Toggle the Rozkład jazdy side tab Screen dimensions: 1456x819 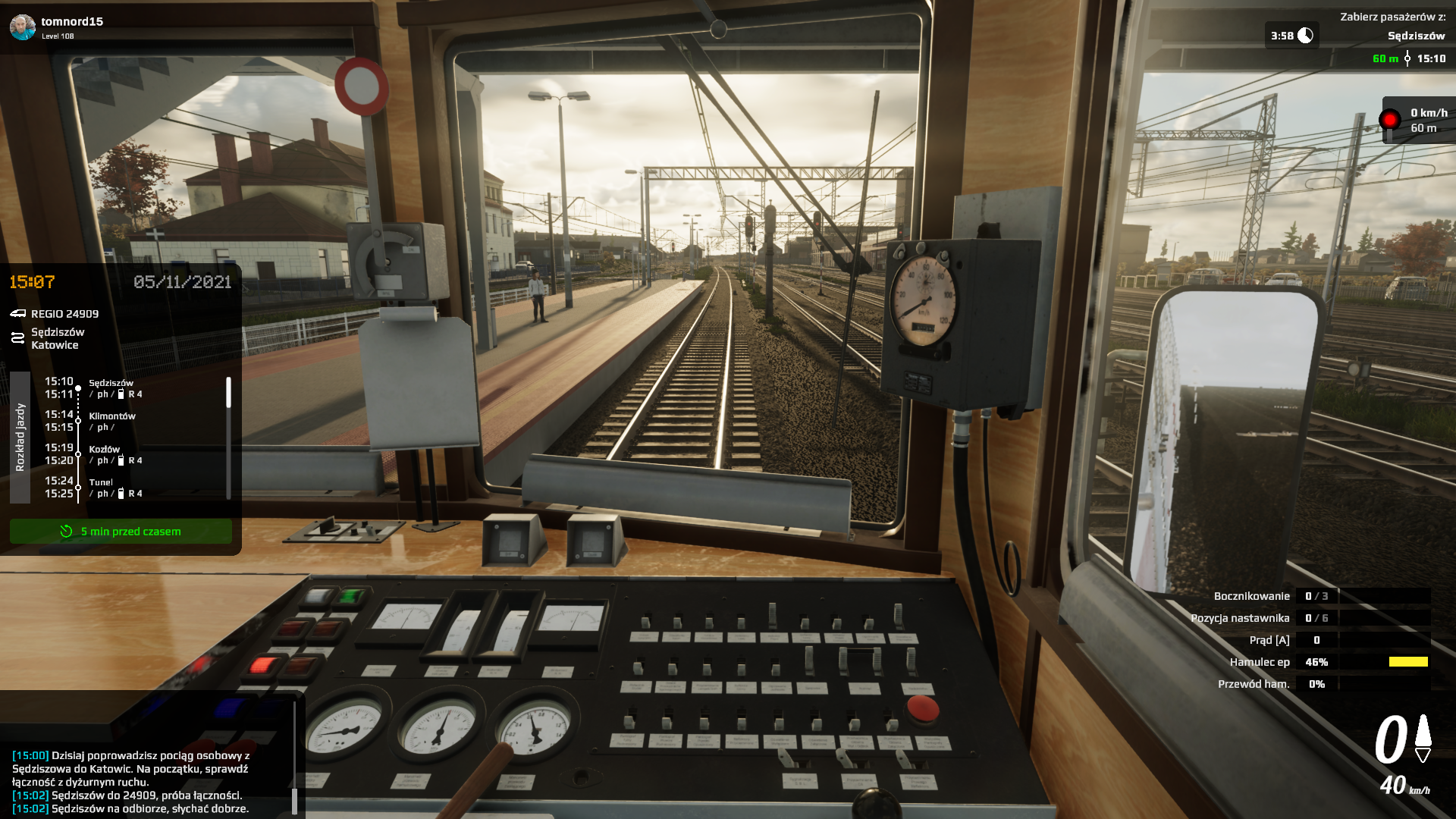20,437
